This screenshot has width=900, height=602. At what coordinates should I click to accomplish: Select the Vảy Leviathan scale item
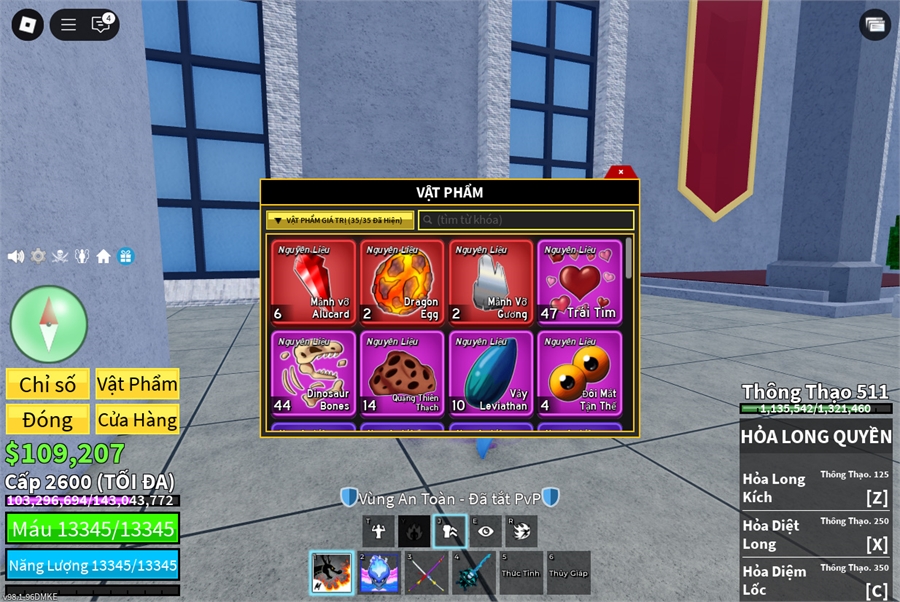pos(490,373)
